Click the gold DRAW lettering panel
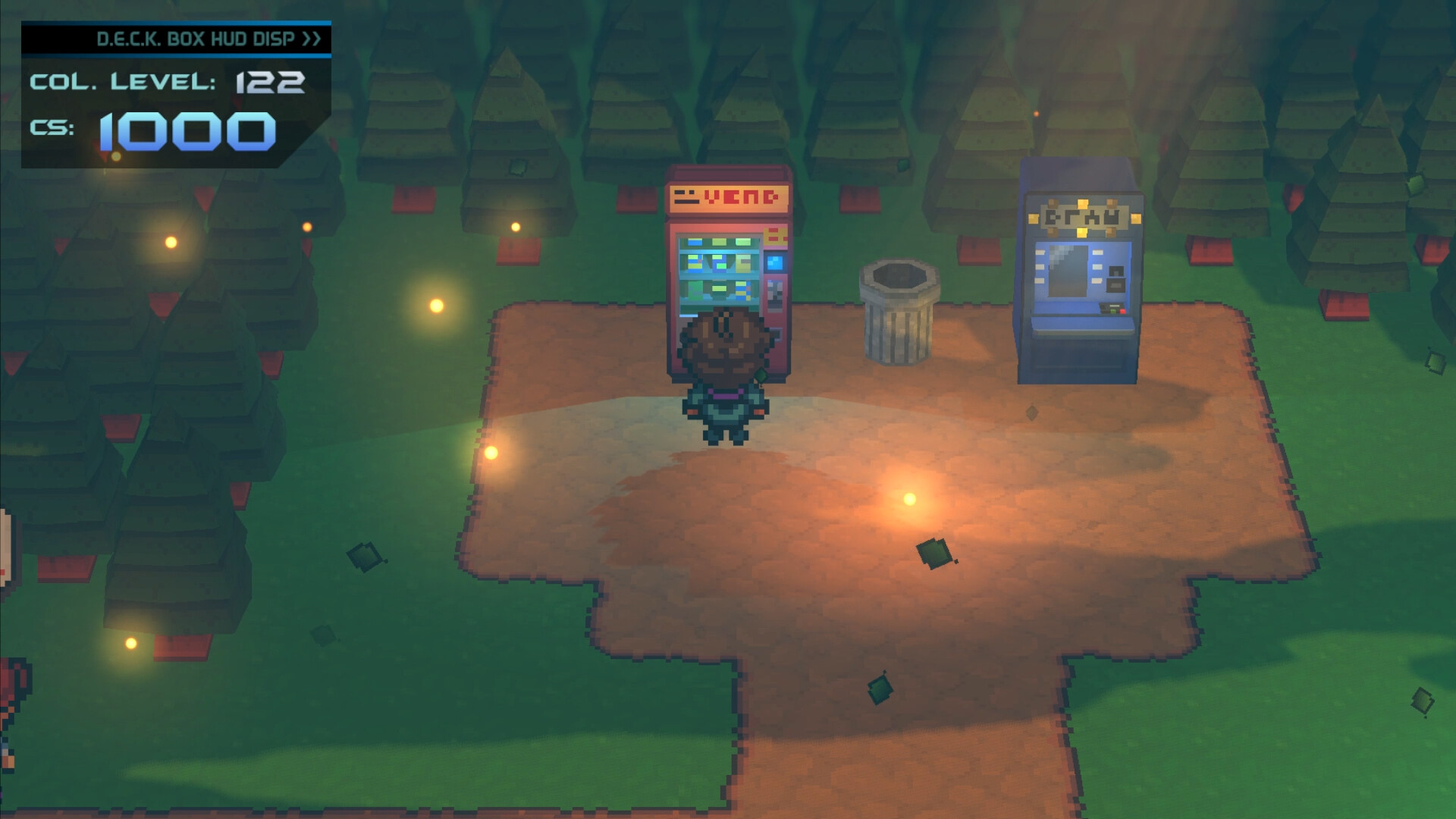The height and width of the screenshot is (819, 1456). click(x=1084, y=217)
